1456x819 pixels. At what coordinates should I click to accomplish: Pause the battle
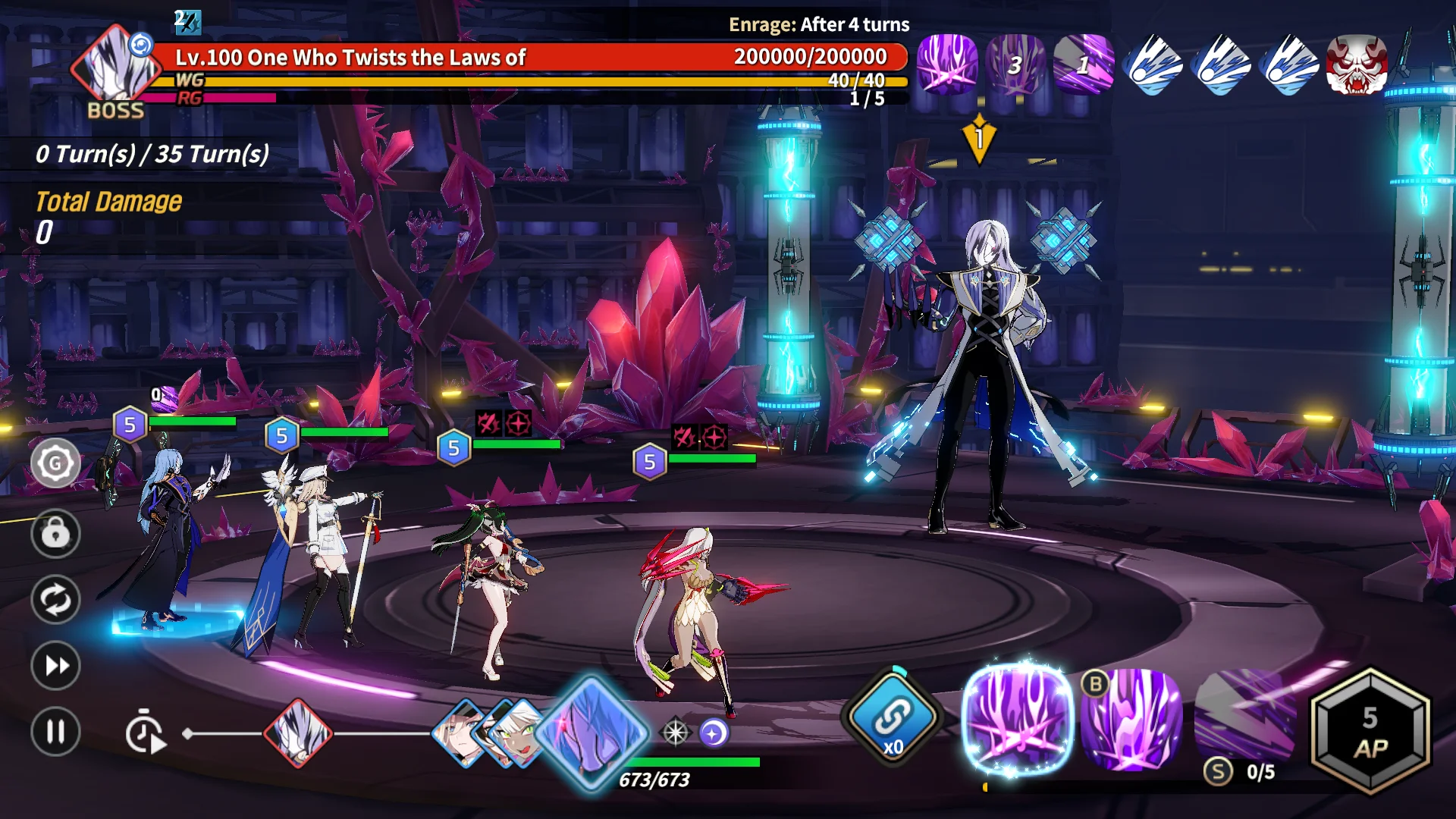pos(55,732)
